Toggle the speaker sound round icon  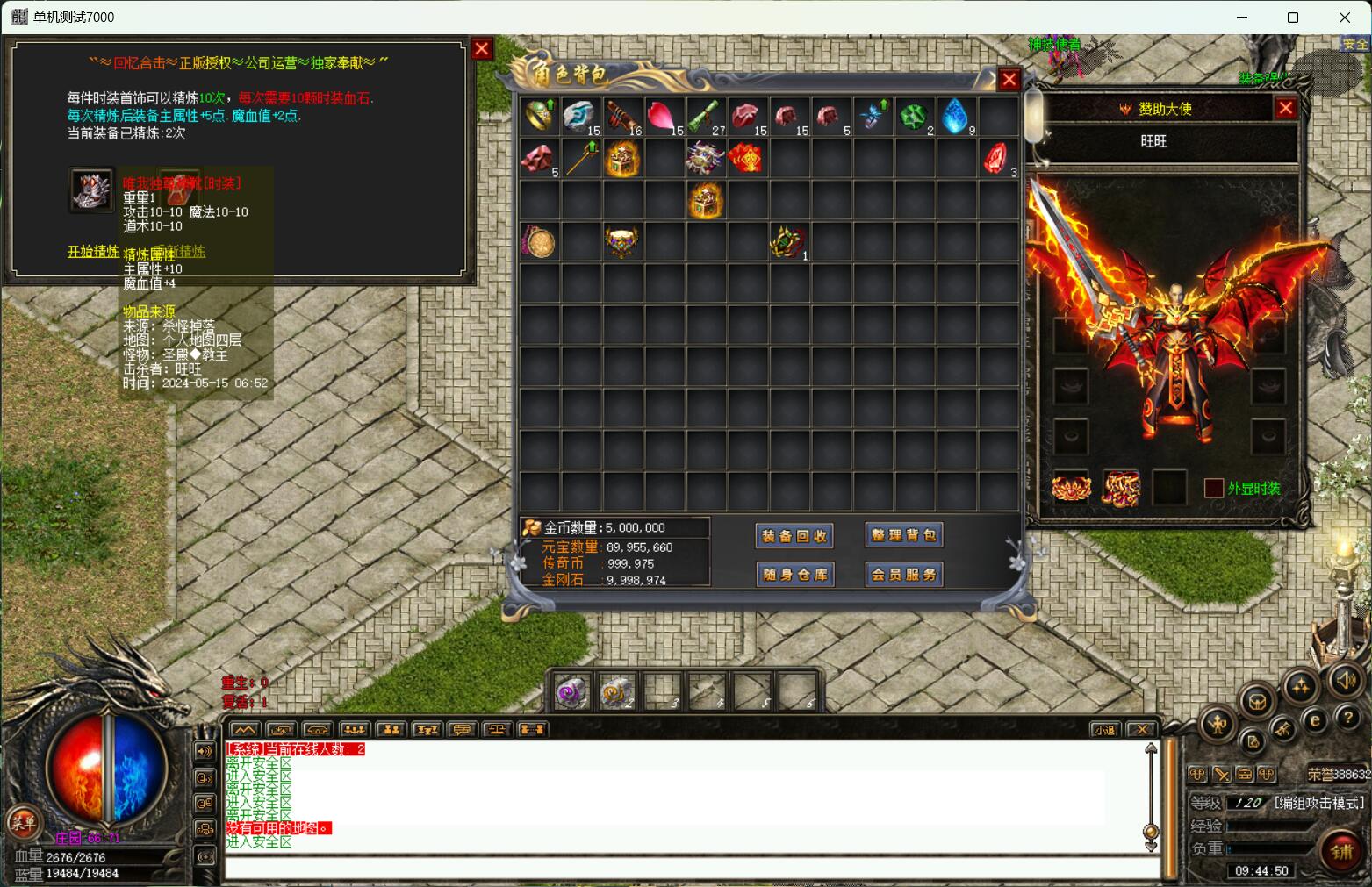coord(1346,680)
